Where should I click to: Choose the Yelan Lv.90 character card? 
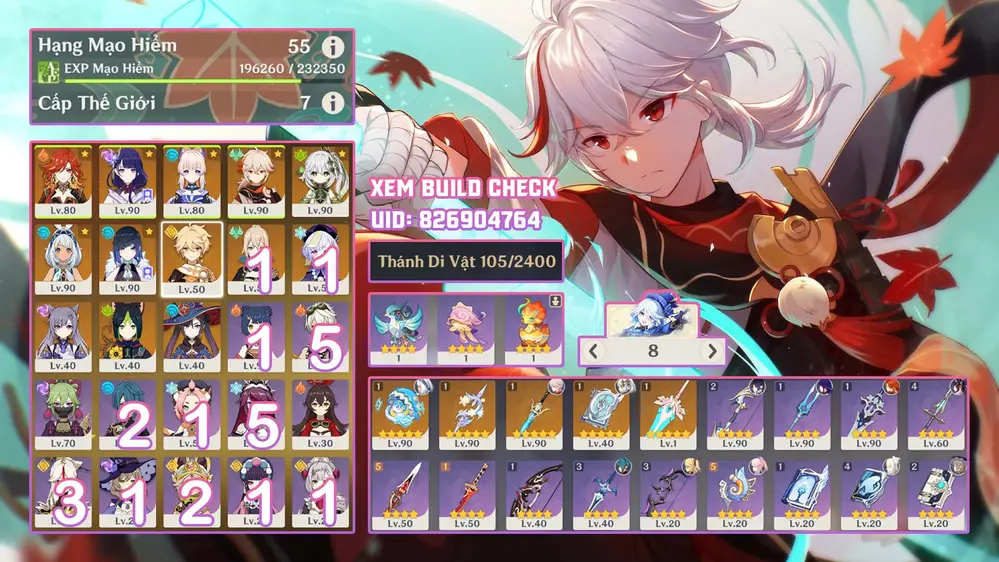127,258
